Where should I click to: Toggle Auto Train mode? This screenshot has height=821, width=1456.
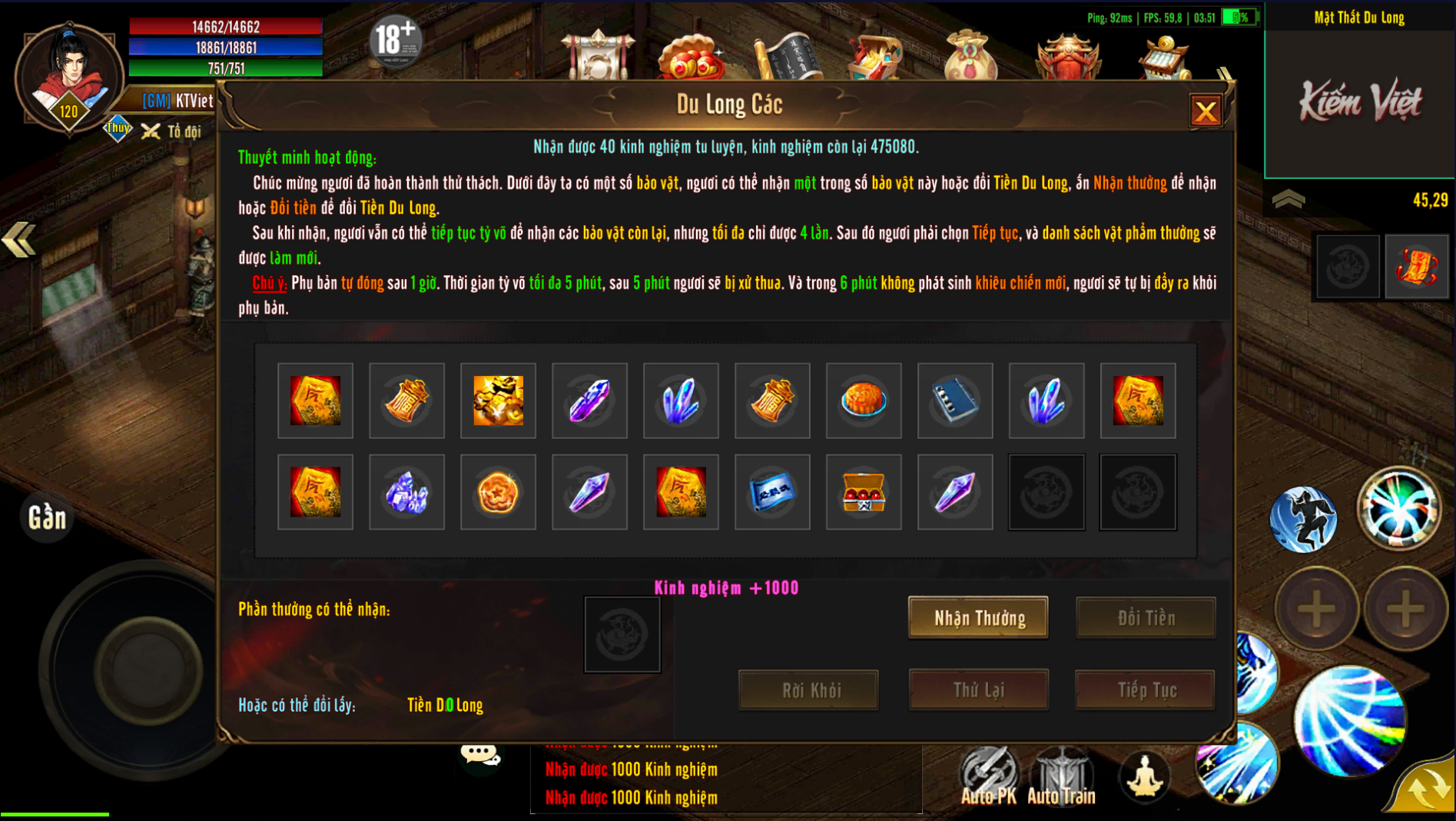[1061, 776]
